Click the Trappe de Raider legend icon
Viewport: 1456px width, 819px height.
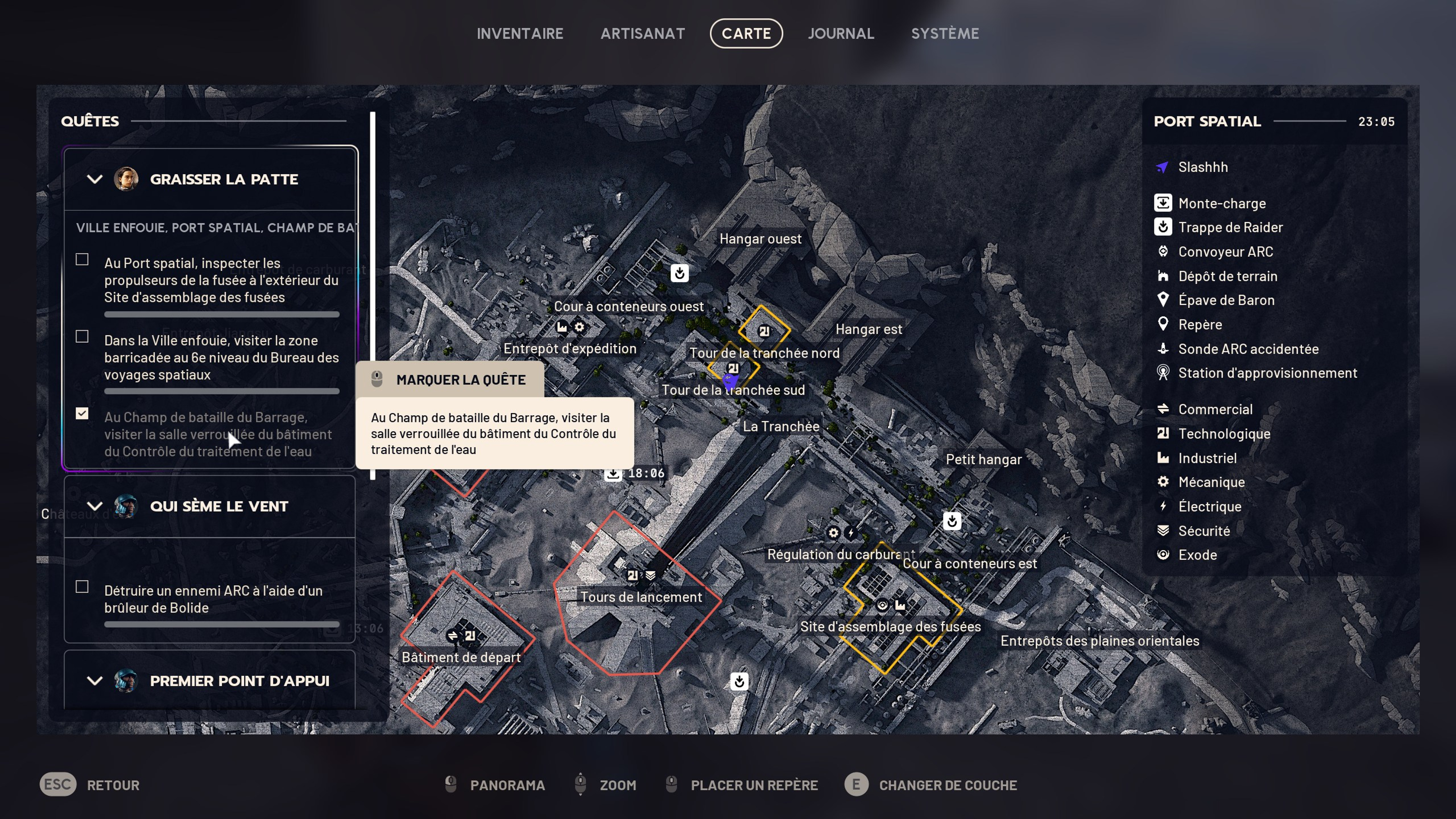click(1163, 227)
